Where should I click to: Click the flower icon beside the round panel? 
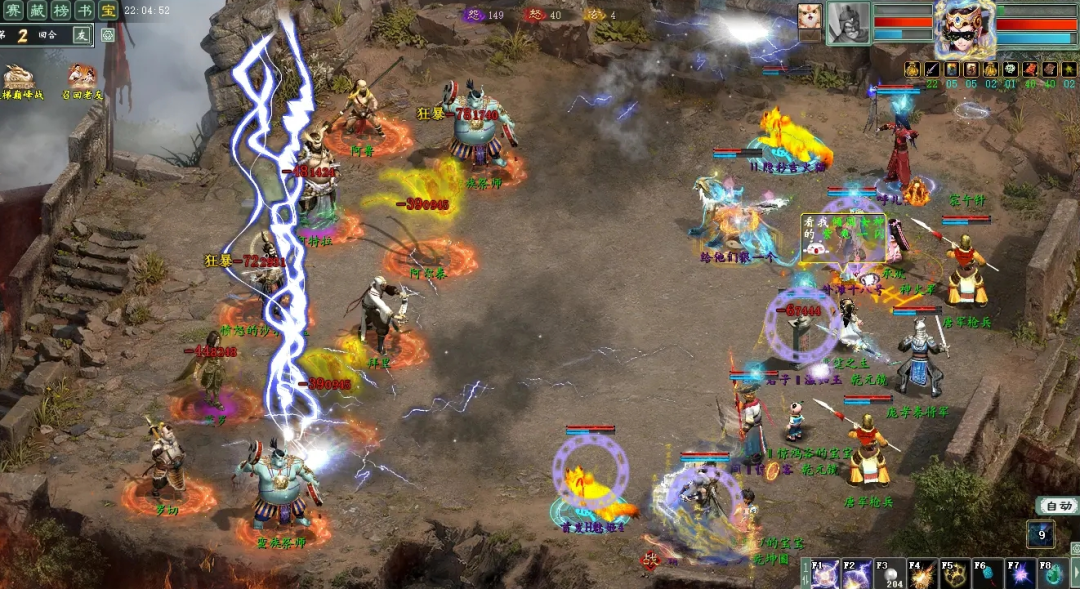point(108,34)
